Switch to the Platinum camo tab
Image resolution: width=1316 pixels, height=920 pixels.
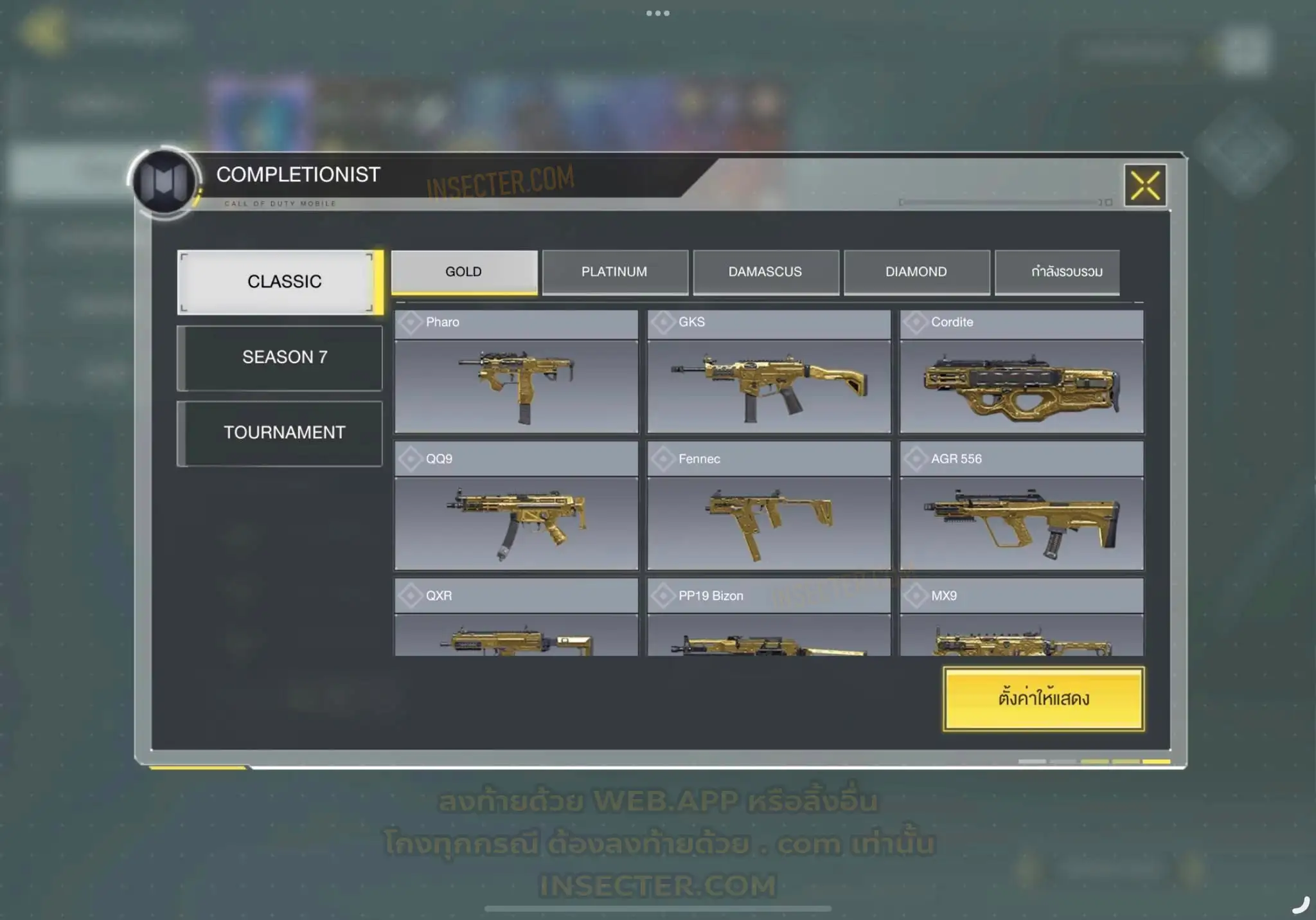[x=614, y=272]
